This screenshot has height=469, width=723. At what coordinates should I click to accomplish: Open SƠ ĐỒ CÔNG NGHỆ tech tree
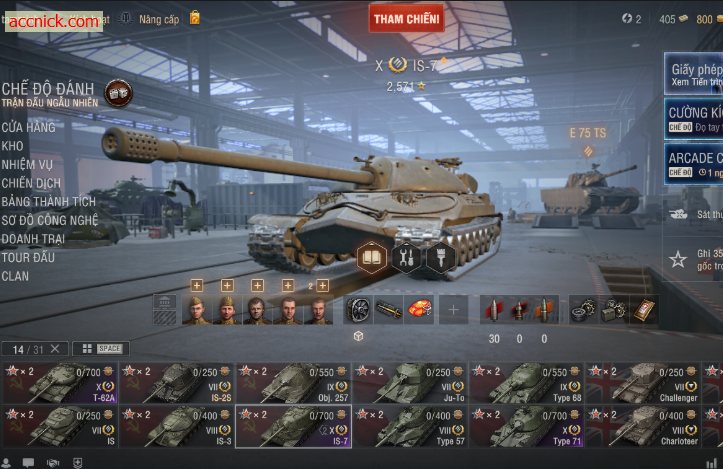pyautogui.click(x=50, y=220)
